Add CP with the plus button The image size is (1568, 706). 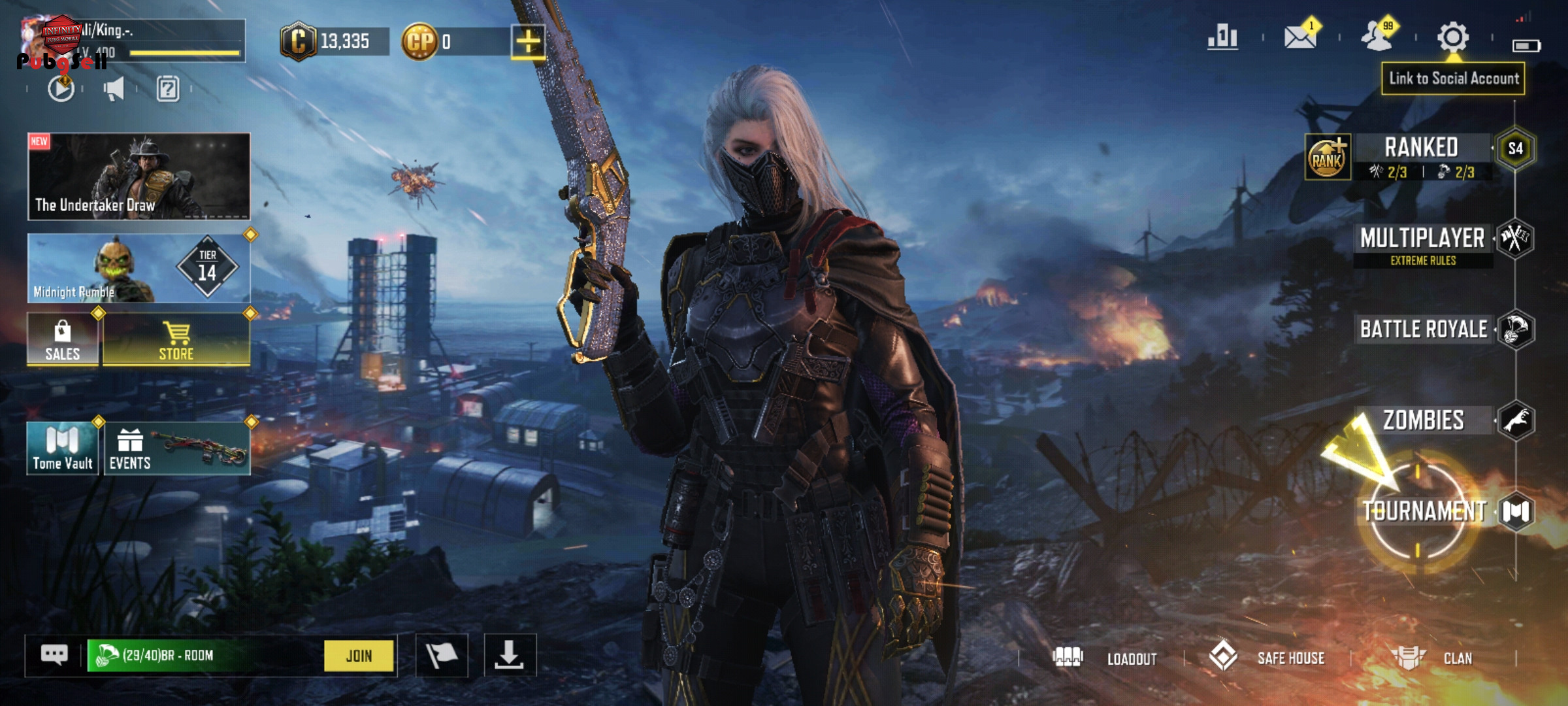click(x=528, y=42)
